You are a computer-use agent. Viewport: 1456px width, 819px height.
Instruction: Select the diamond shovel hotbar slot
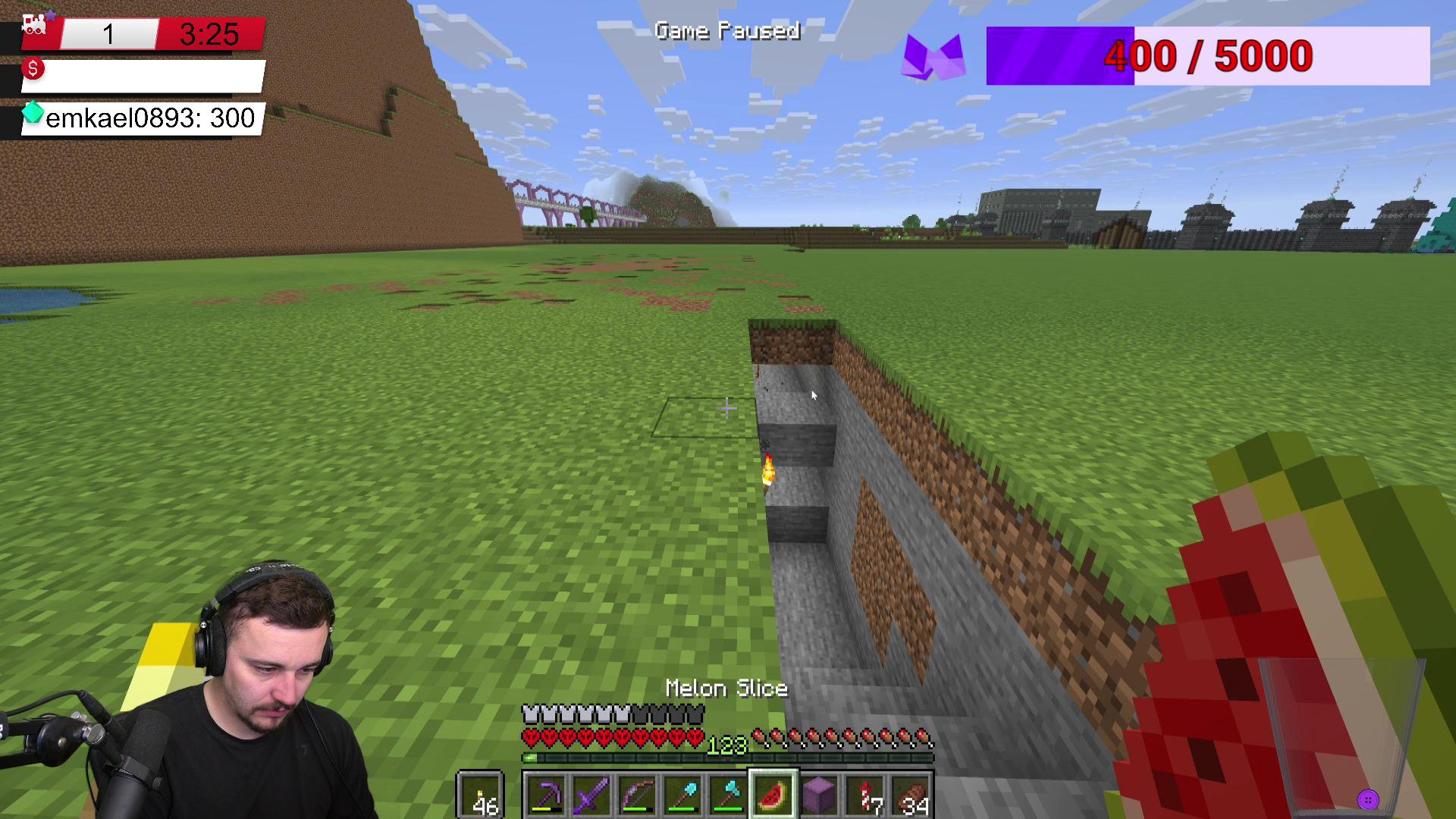coord(682,795)
